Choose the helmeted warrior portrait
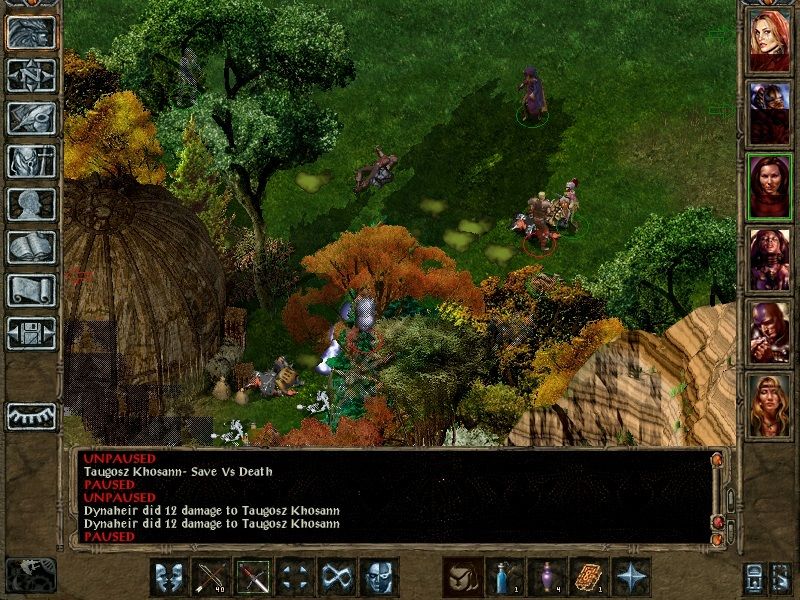Viewport: 800px width, 600px height. (x=769, y=330)
